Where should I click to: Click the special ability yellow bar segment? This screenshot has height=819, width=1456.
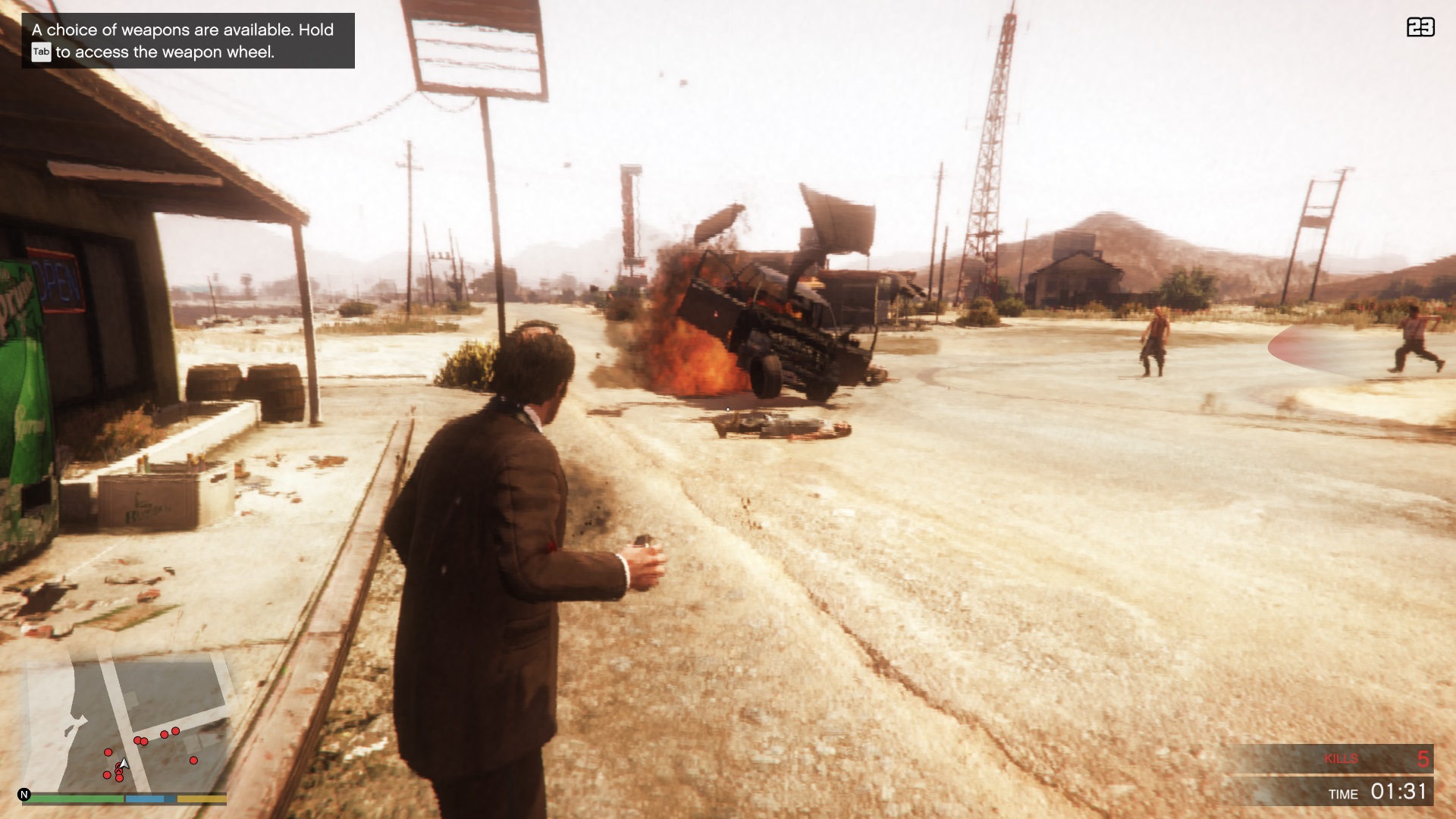point(201,799)
